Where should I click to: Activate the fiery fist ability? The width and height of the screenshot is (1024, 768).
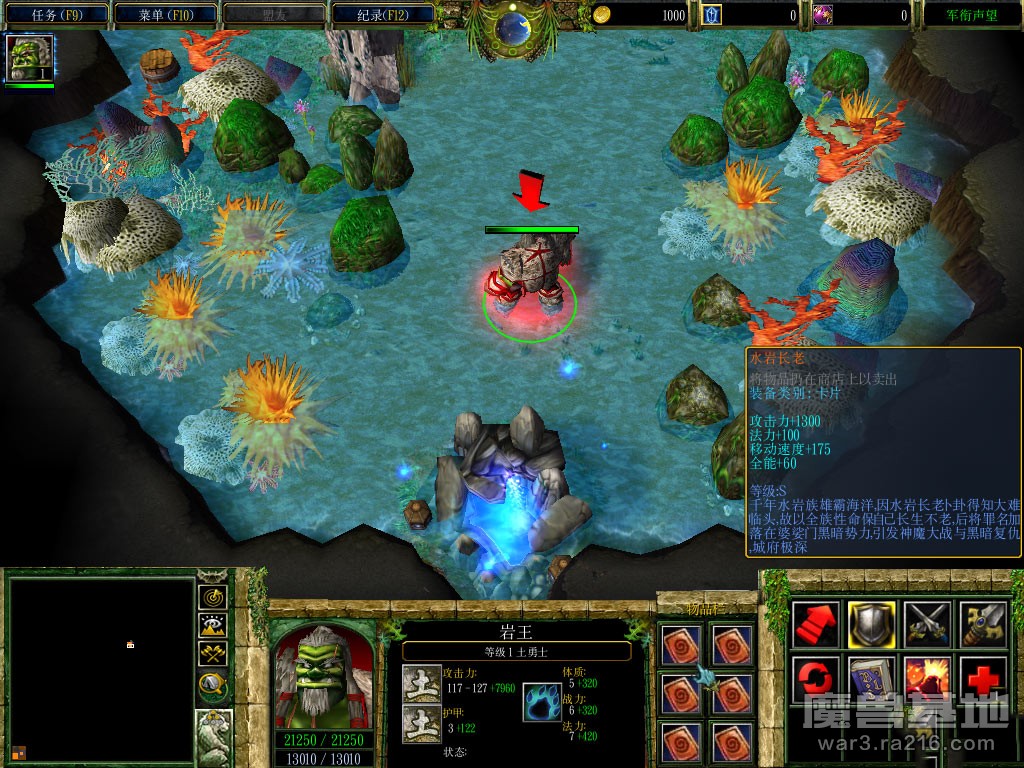coord(927,680)
